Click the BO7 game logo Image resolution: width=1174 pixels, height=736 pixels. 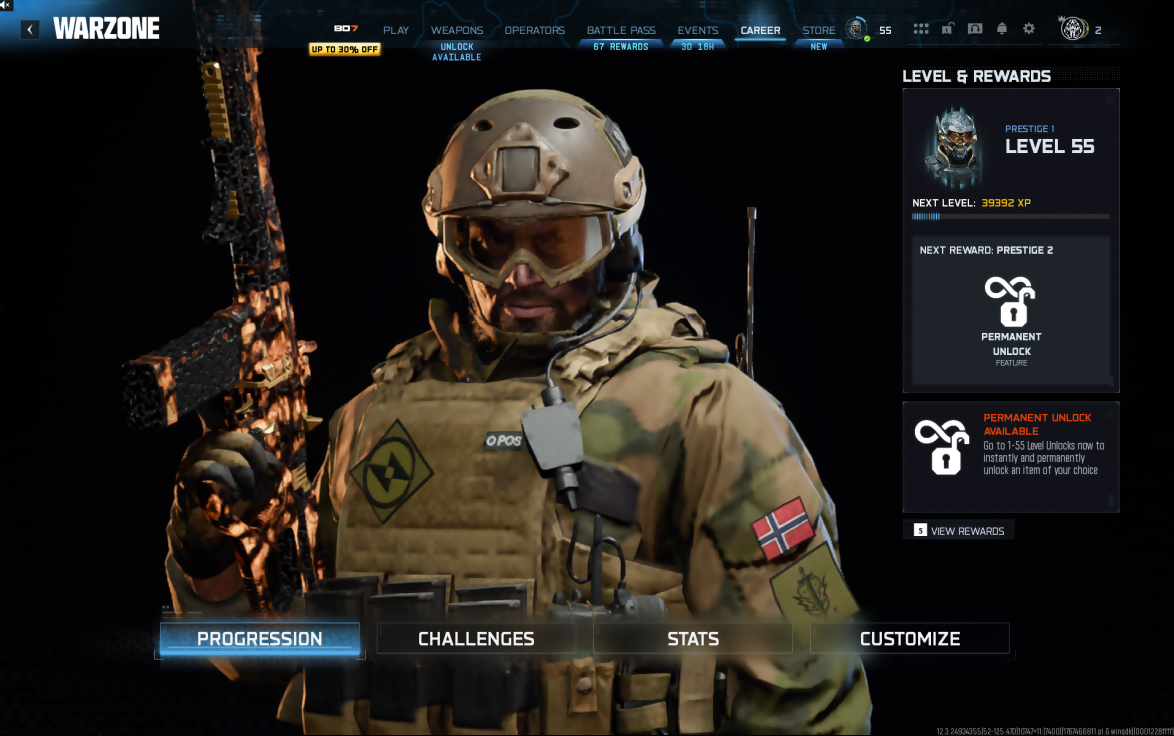pos(345,29)
